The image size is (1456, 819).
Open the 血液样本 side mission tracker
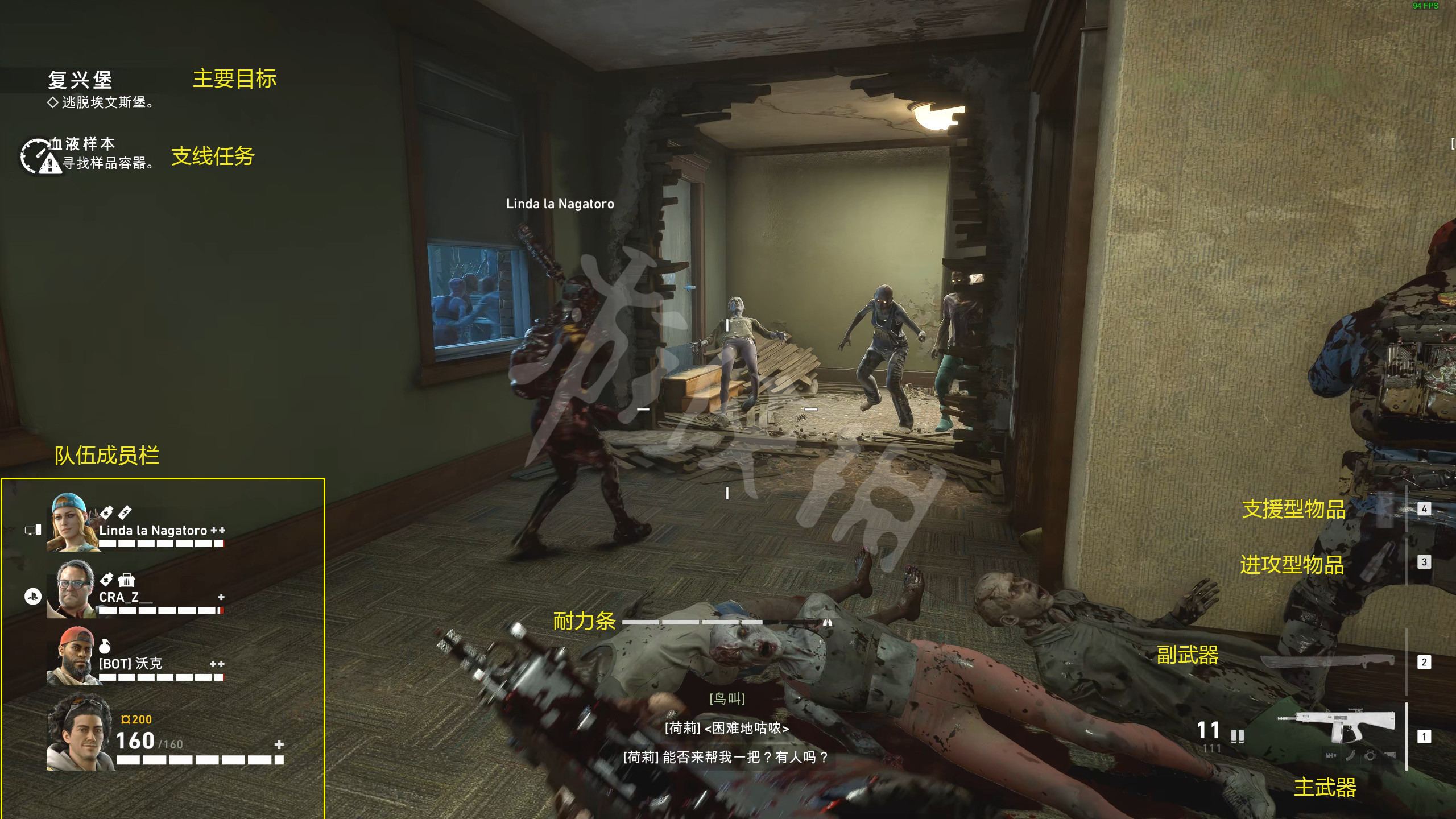(x=83, y=144)
